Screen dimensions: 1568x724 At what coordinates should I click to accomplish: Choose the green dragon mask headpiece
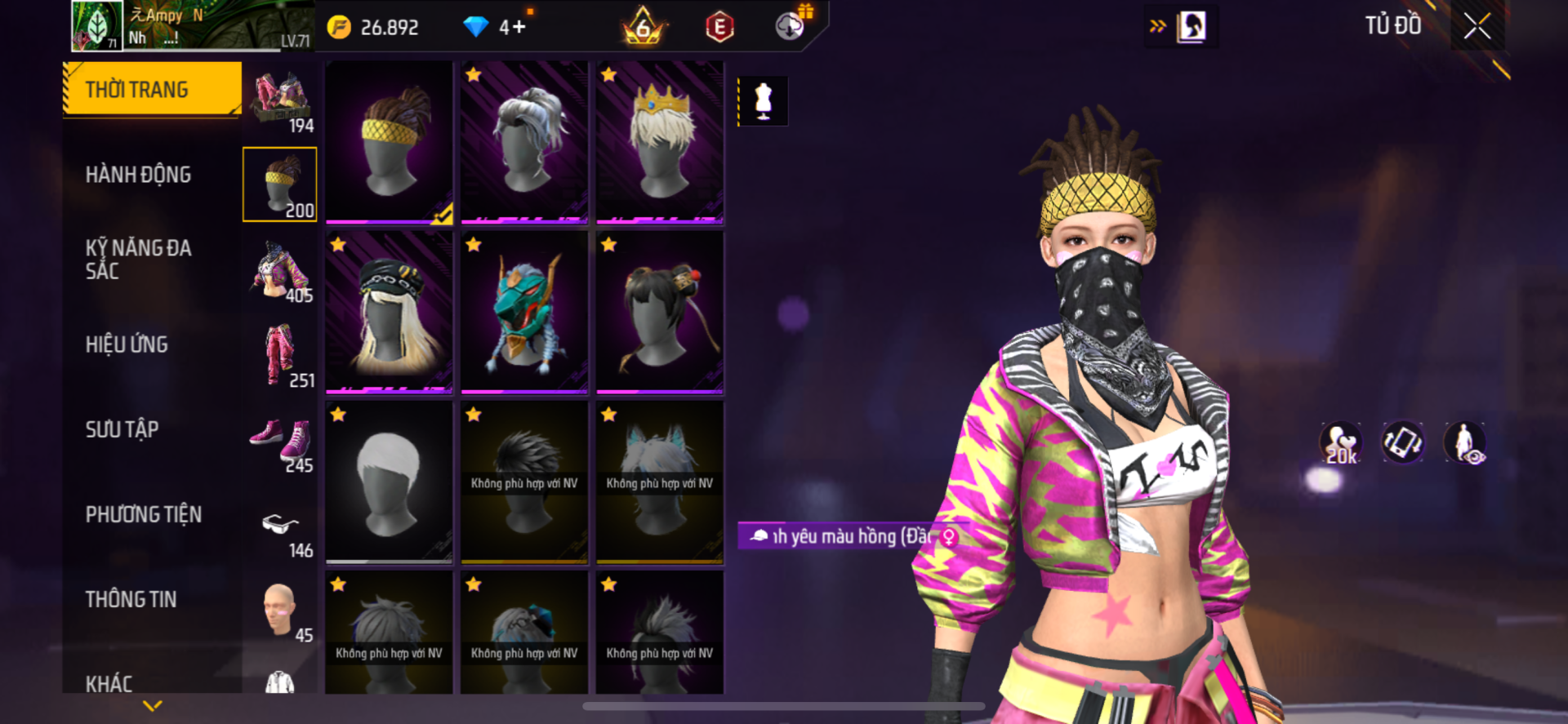(524, 312)
